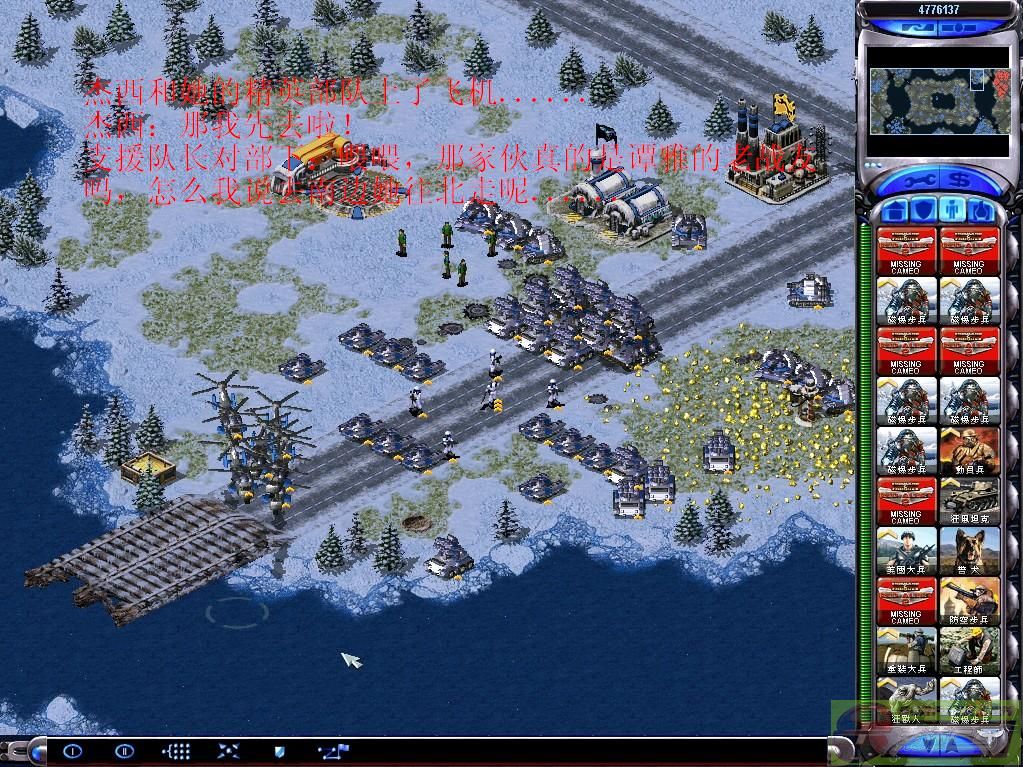Switch to the infantry build tab
Viewport: 1023px width, 767px height.
pyautogui.click(x=953, y=211)
